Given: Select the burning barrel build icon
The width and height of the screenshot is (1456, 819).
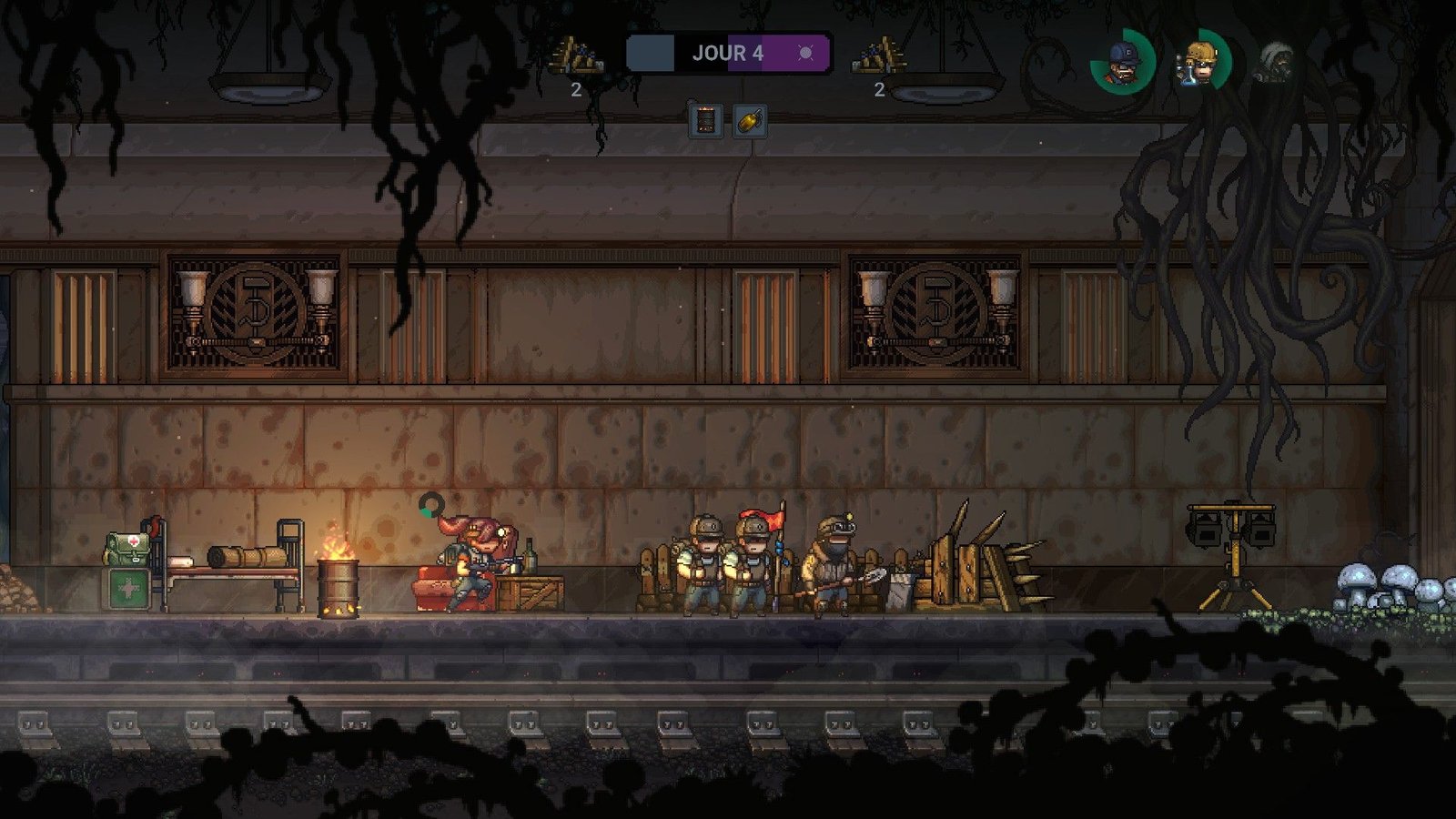Looking at the screenshot, I should point(705,120).
